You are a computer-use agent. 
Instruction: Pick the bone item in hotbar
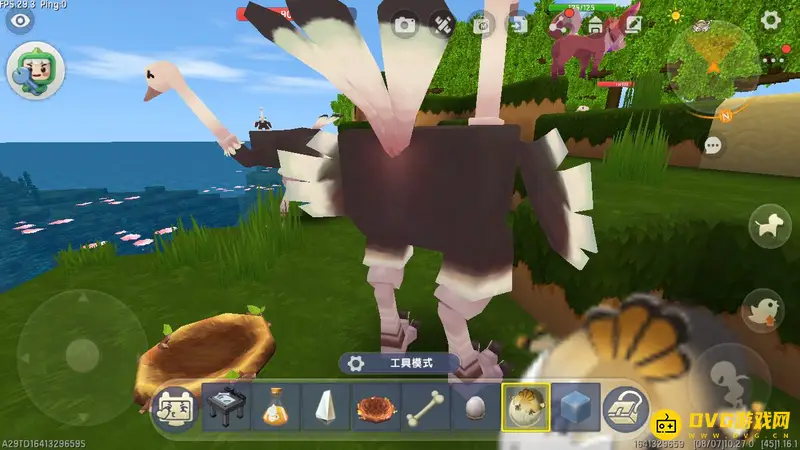(x=423, y=407)
